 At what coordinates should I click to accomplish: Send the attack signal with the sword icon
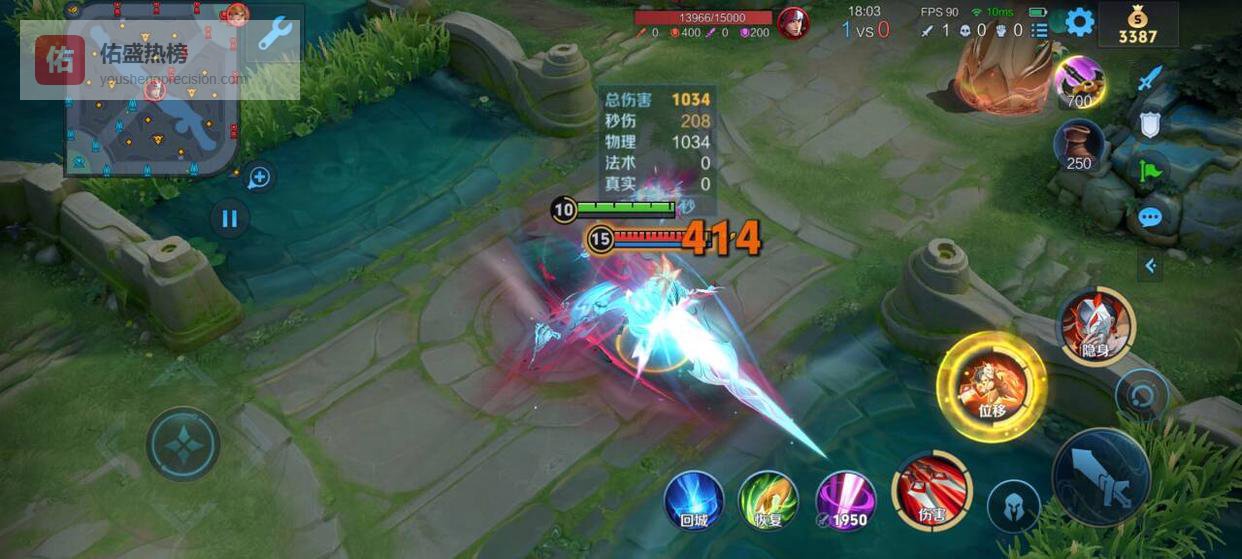tap(1150, 78)
